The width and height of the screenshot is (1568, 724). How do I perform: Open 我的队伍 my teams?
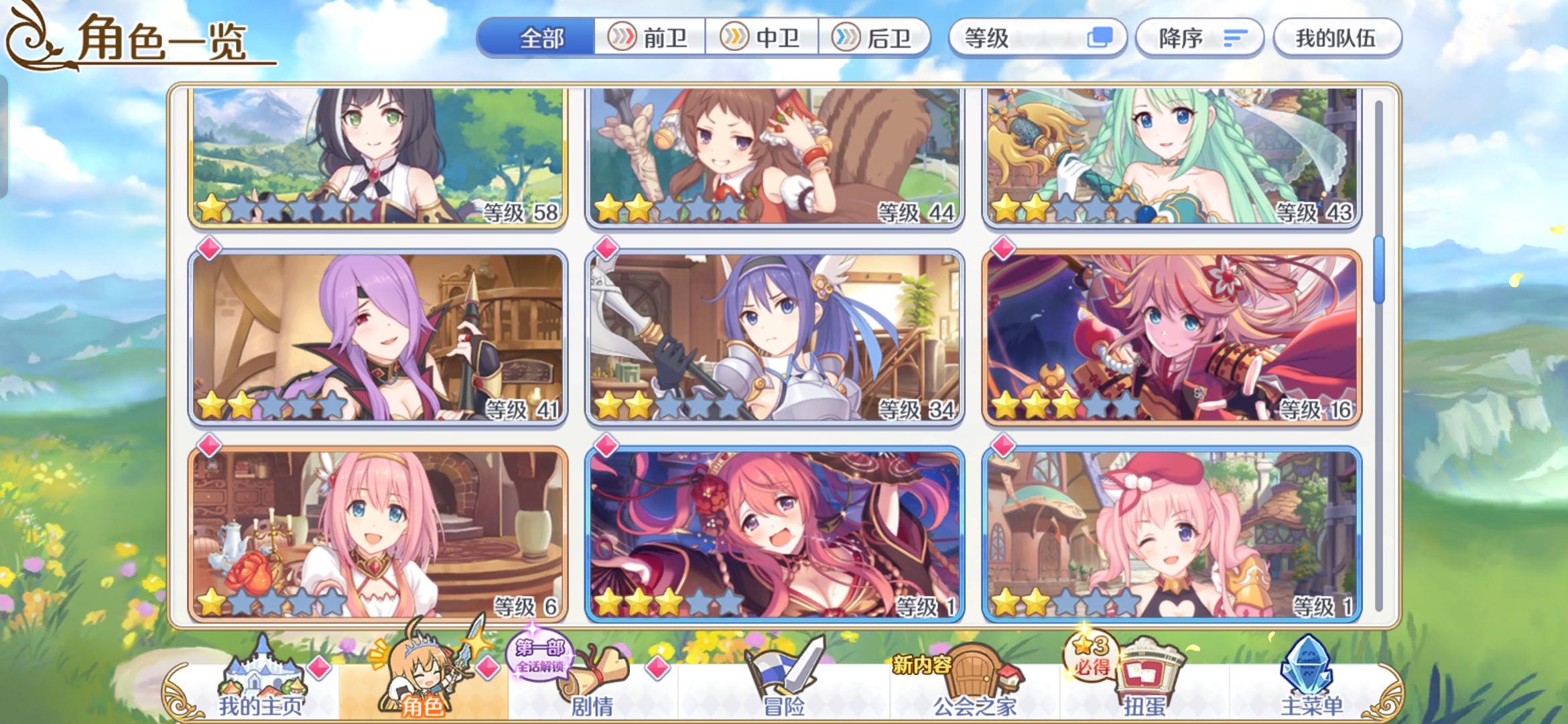pyautogui.click(x=1337, y=39)
